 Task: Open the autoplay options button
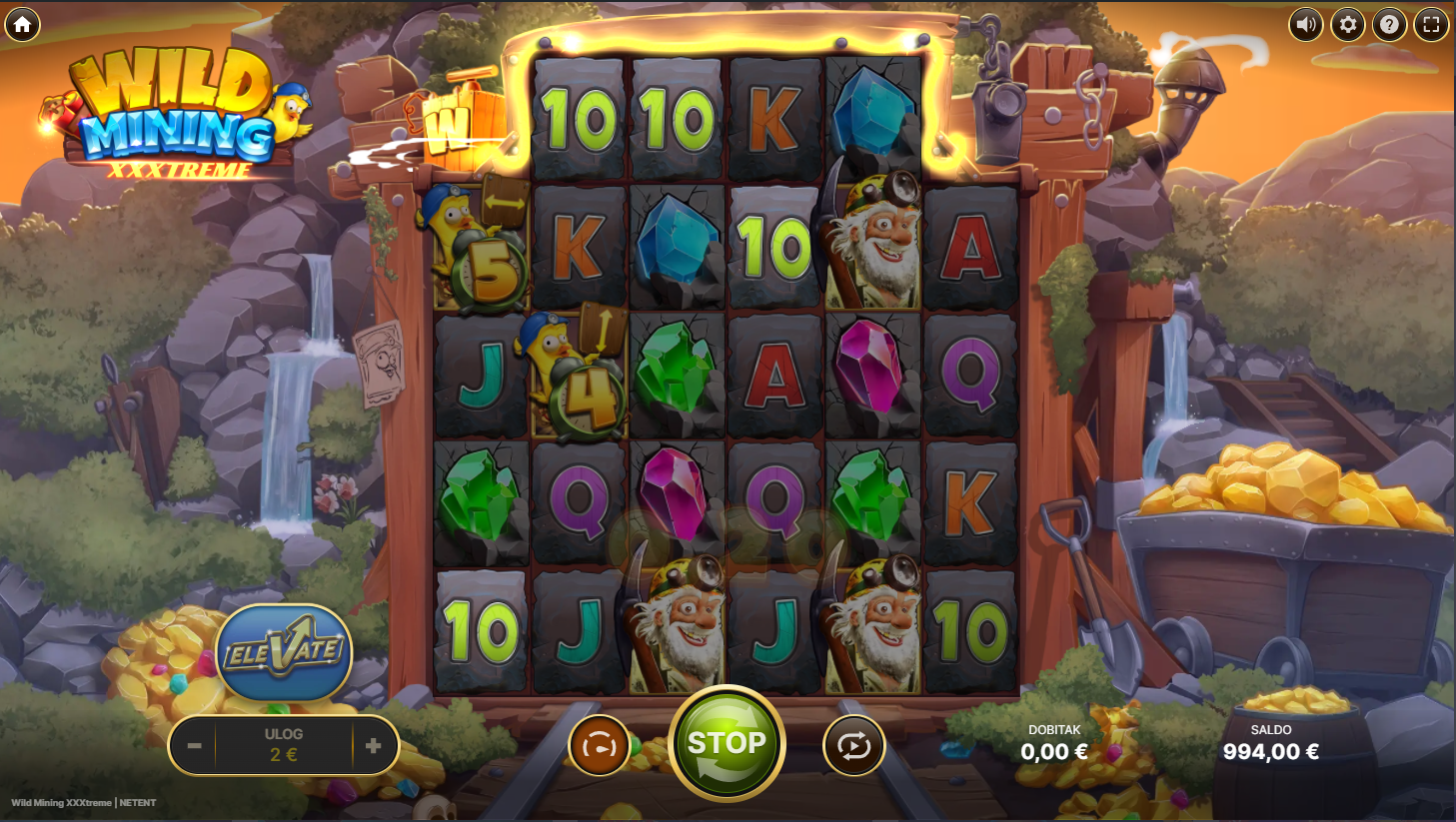(853, 746)
